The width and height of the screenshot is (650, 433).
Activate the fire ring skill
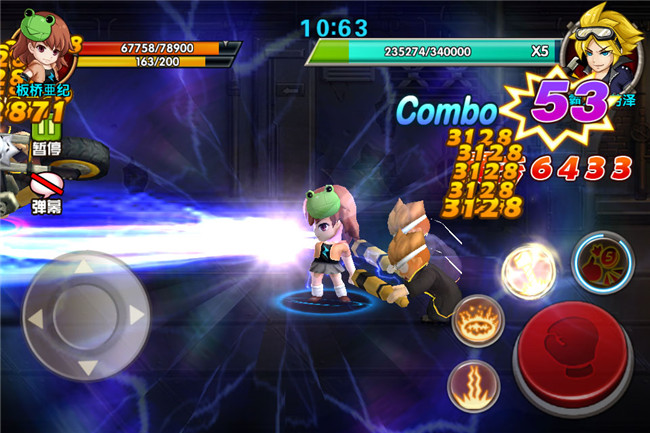pos(479,324)
